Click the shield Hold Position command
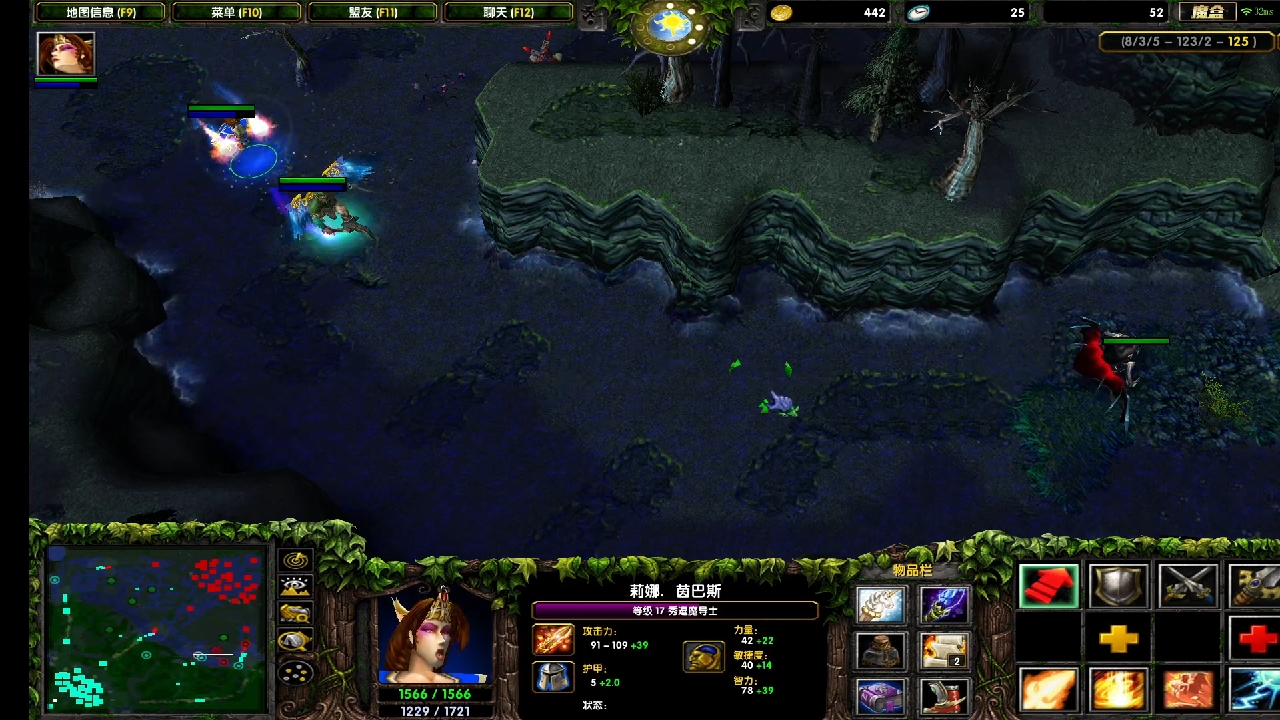Screen dimensions: 1280x720 [1118, 587]
